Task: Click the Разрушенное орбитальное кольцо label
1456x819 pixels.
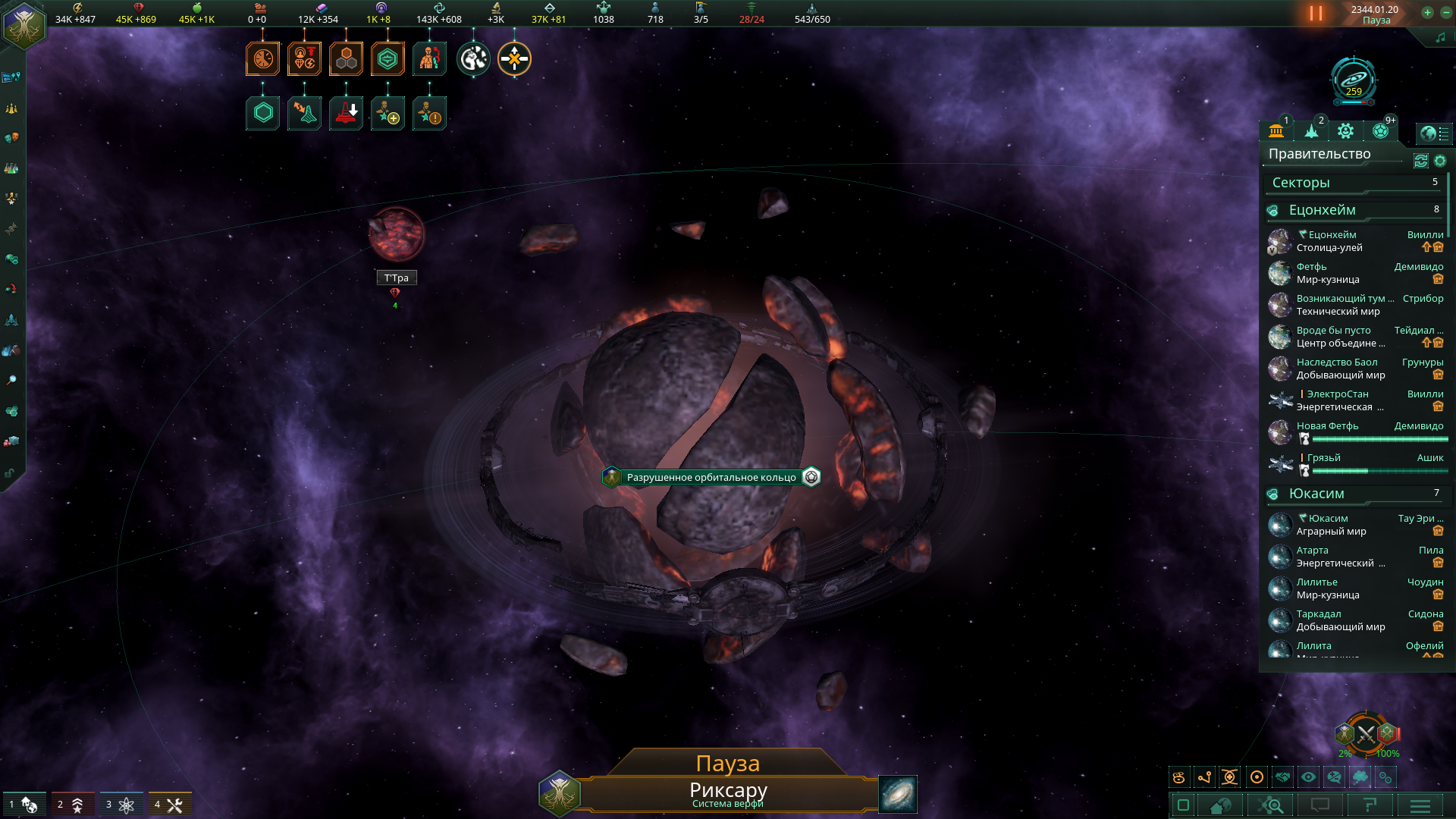Action: click(711, 477)
